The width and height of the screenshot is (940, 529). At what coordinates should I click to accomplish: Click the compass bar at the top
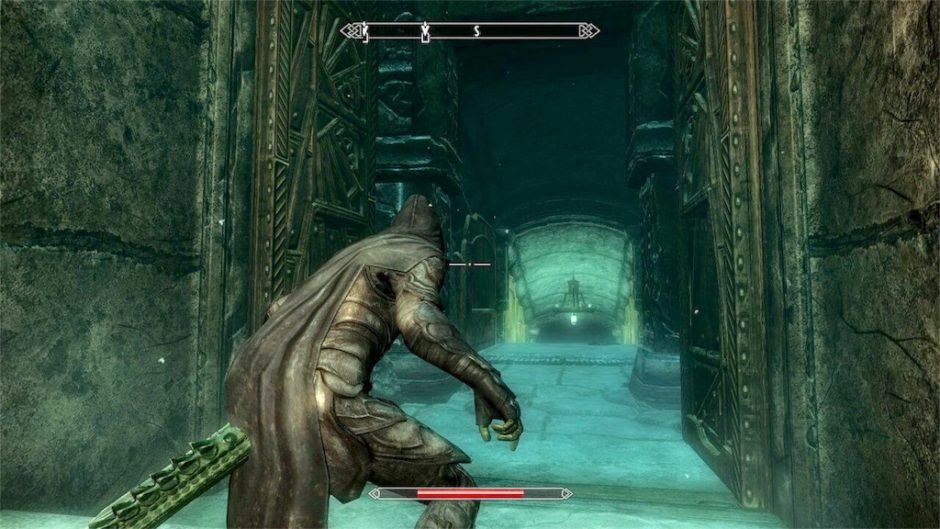click(469, 31)
